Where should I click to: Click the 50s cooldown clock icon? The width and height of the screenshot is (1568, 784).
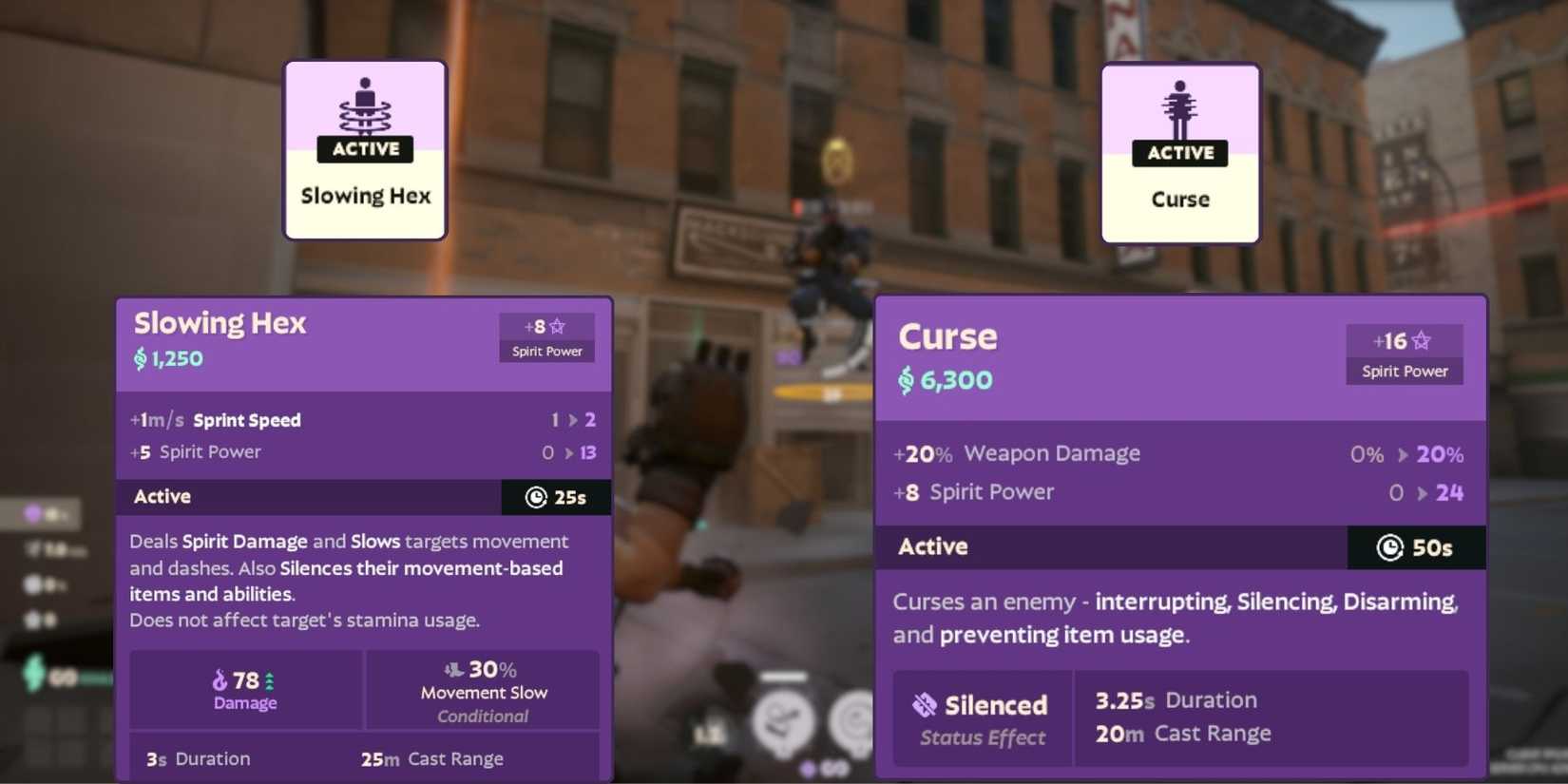point(1390,547)
